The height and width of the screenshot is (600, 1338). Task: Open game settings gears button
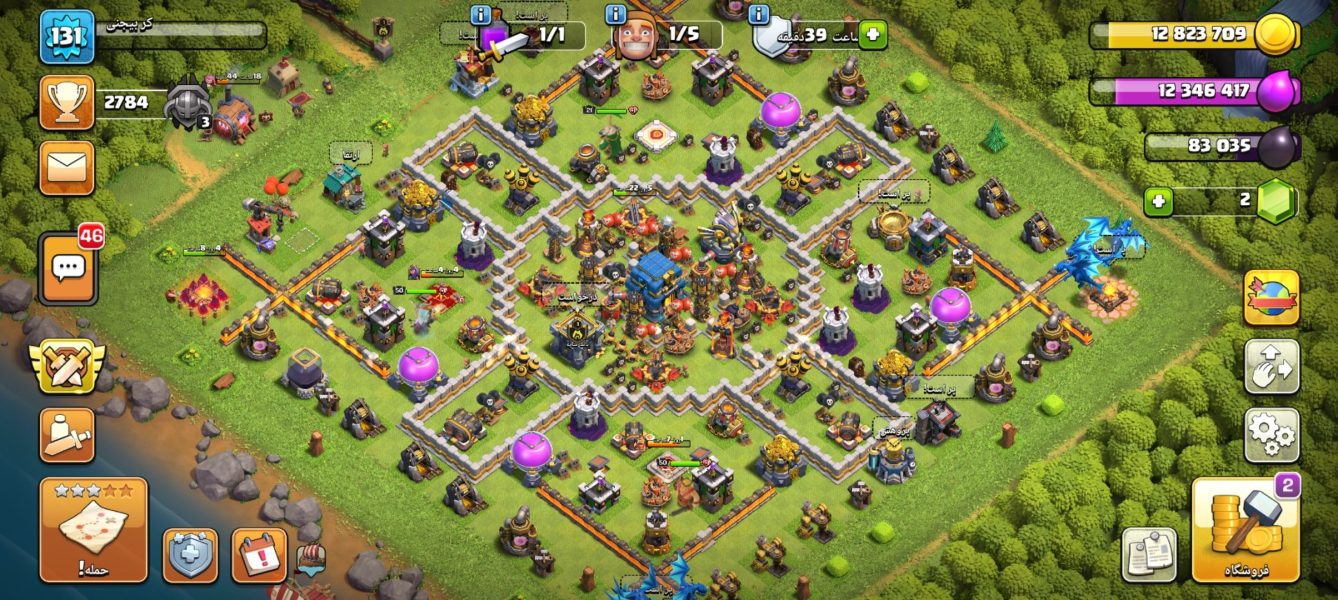[x=1271, y=435]
